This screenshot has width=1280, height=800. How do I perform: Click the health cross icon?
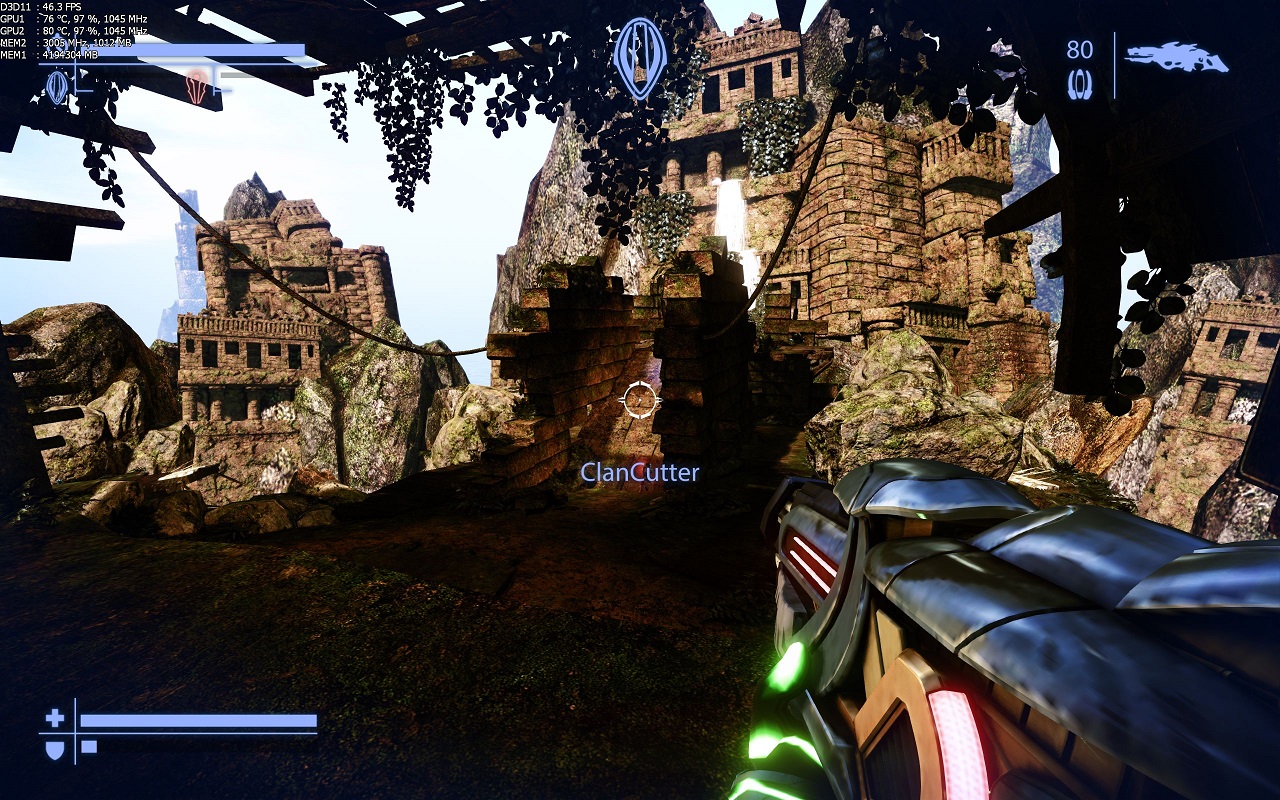coord(55,718)
